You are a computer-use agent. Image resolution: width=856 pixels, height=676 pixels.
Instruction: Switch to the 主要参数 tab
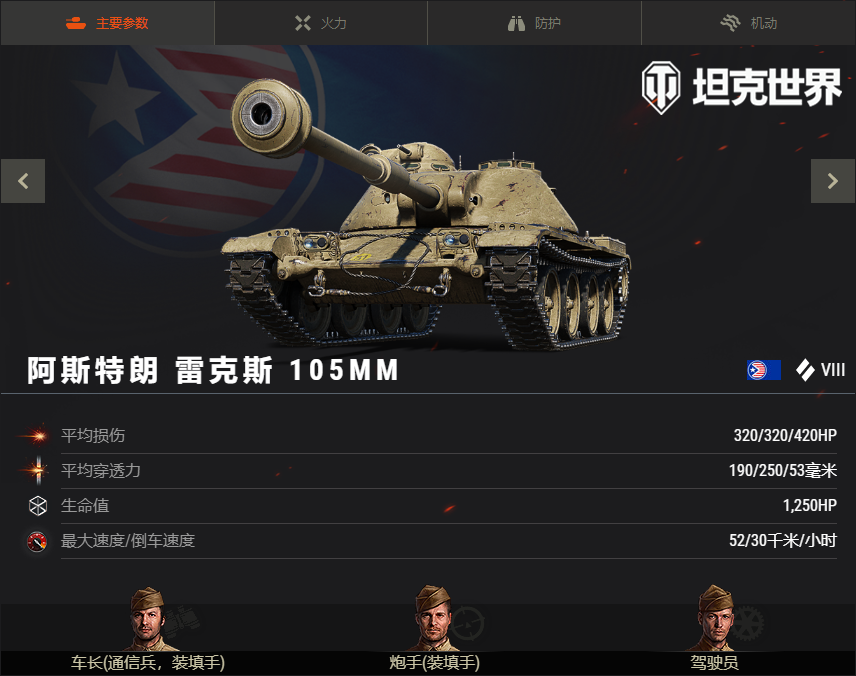[x=107, y=23]
